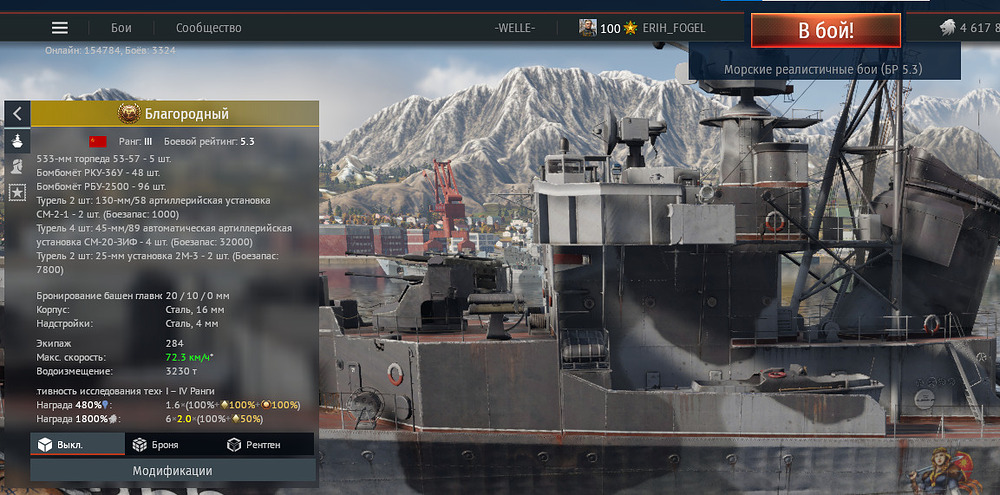
Task: Start battle with В бой! button
Action: [x=825, y=30]
